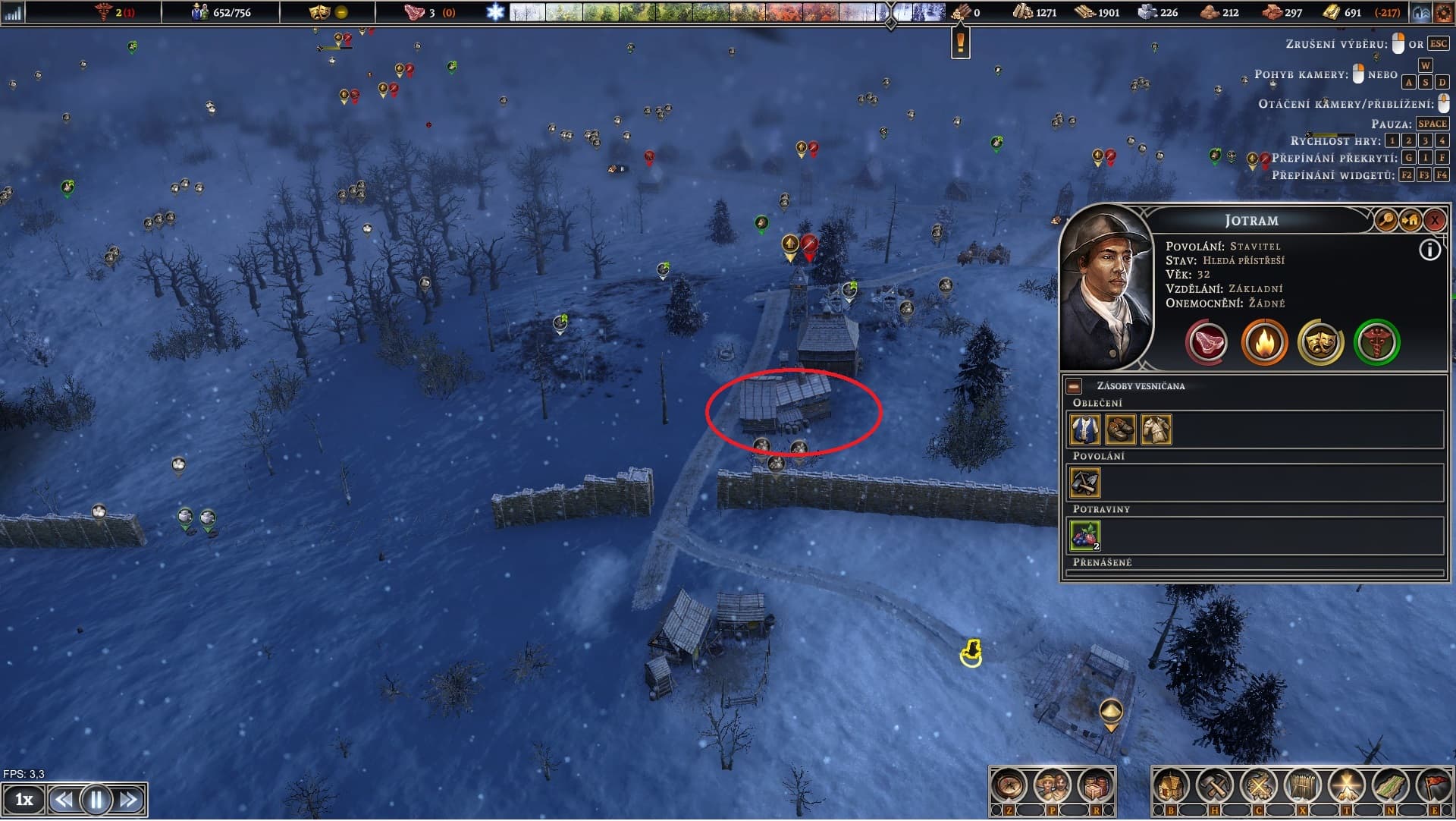
Task: Click the yellow exclamation alert marker
Action: click(x=961, y=42)
